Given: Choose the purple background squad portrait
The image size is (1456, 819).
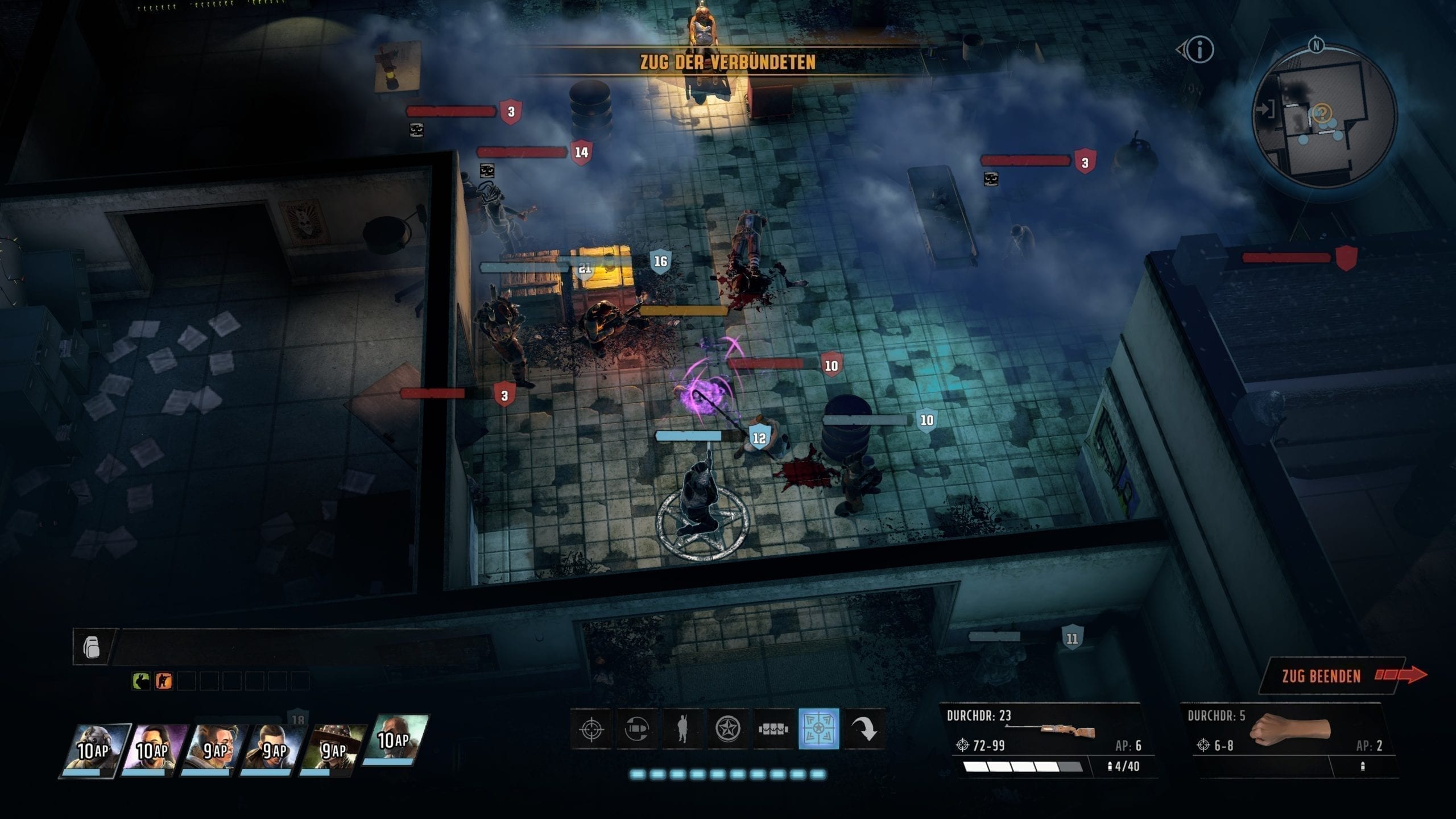Looking at the screenshot, I should click(154, 750).
